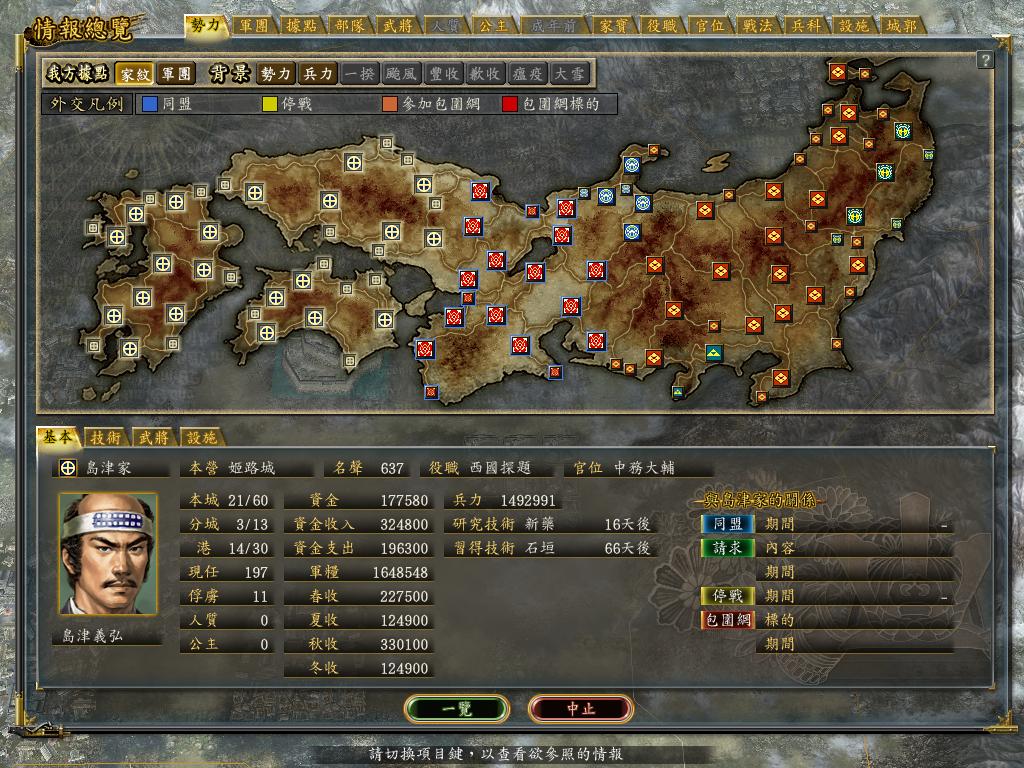Show the 戰法 tab
The height and width of the screenshot is (768, 1024).
pos(758,25)
